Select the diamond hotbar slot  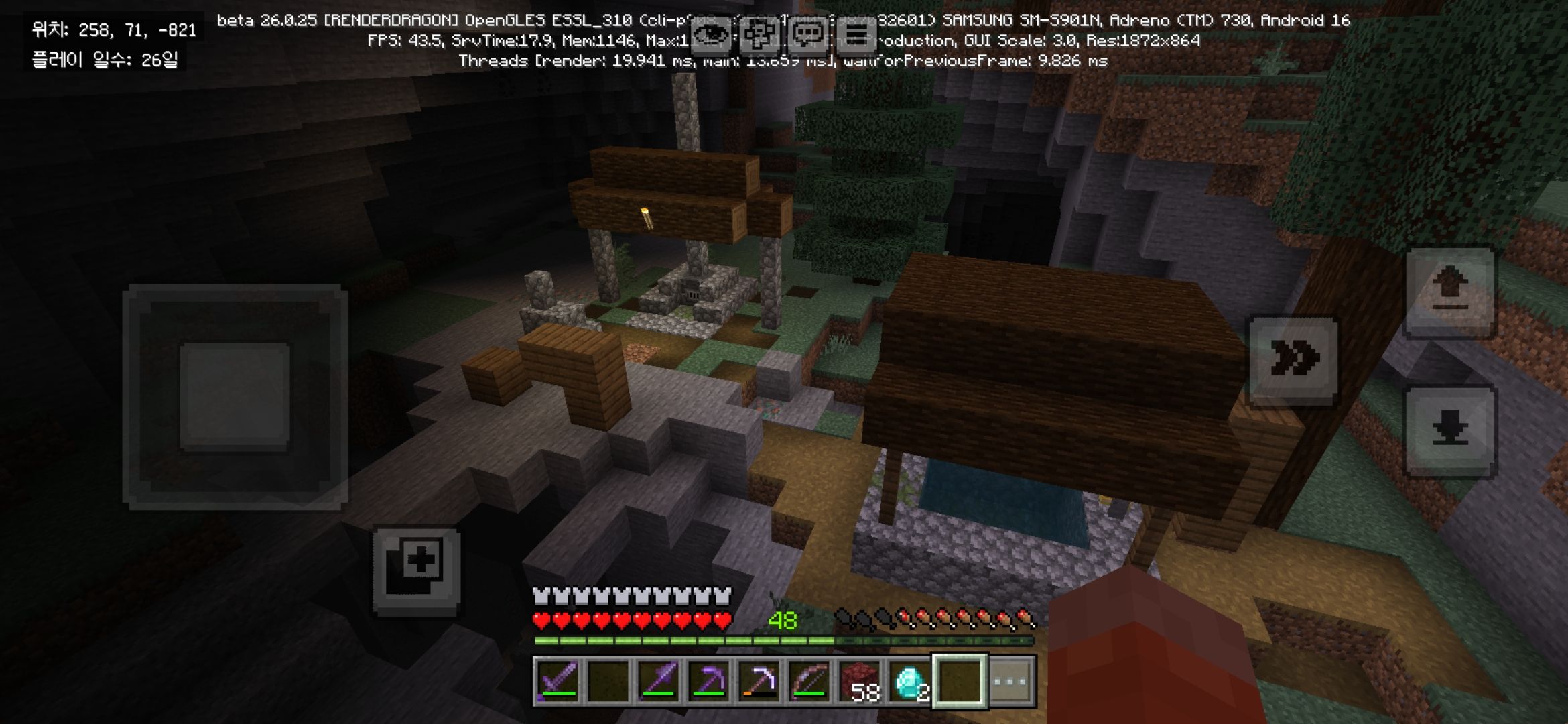pyautogui.click(x=910, y=682)
